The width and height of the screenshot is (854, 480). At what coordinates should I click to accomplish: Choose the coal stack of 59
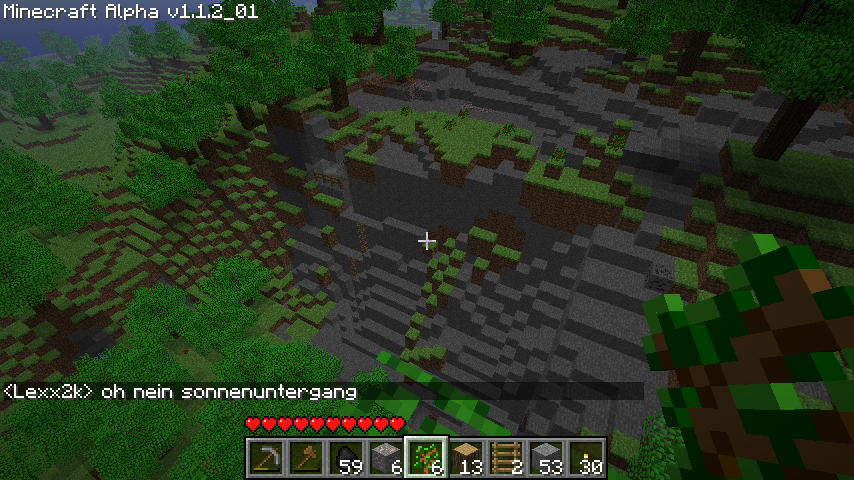click(x=346, y=458)
